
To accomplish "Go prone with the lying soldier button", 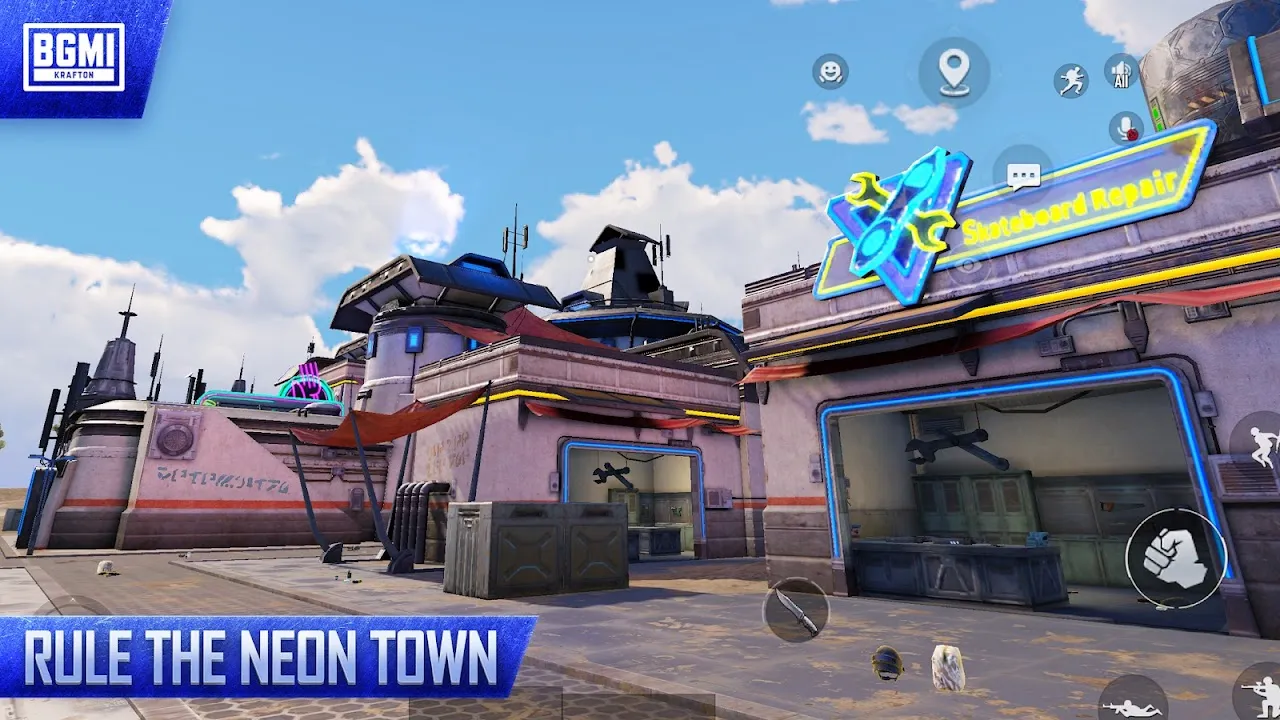I will [1133, 702].
